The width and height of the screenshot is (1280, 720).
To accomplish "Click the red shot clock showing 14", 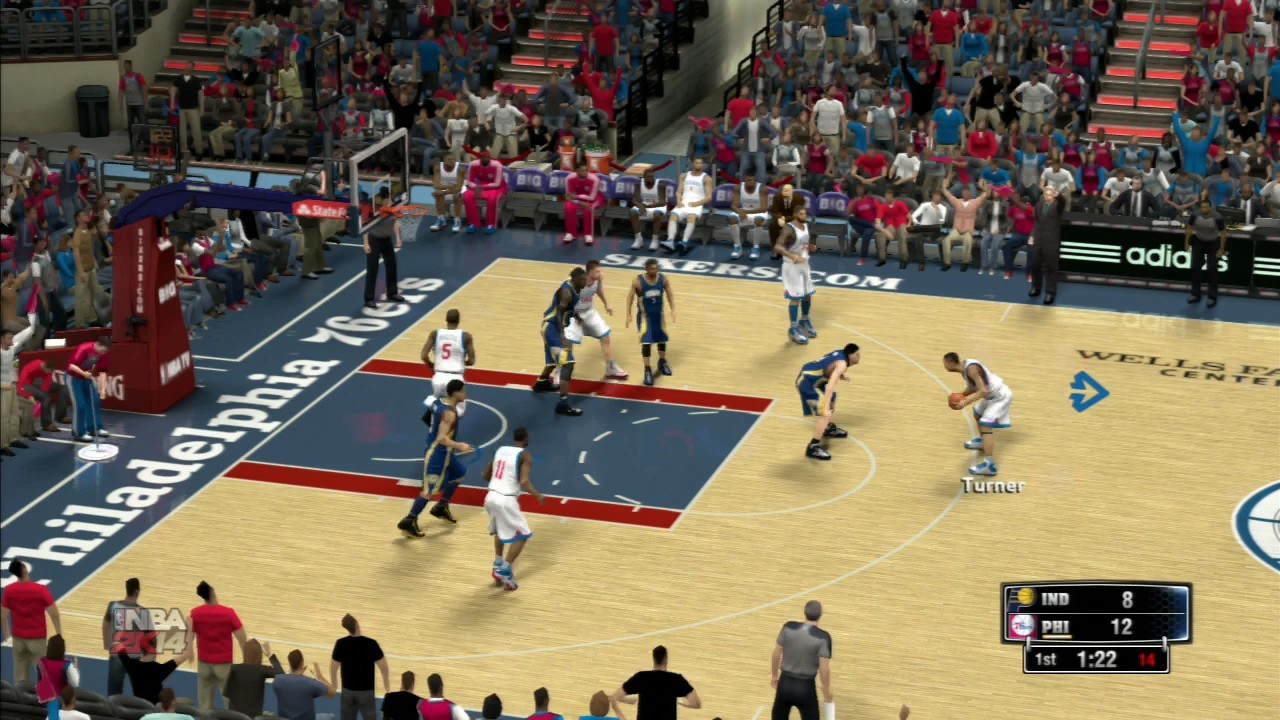I will [1146, 659].
